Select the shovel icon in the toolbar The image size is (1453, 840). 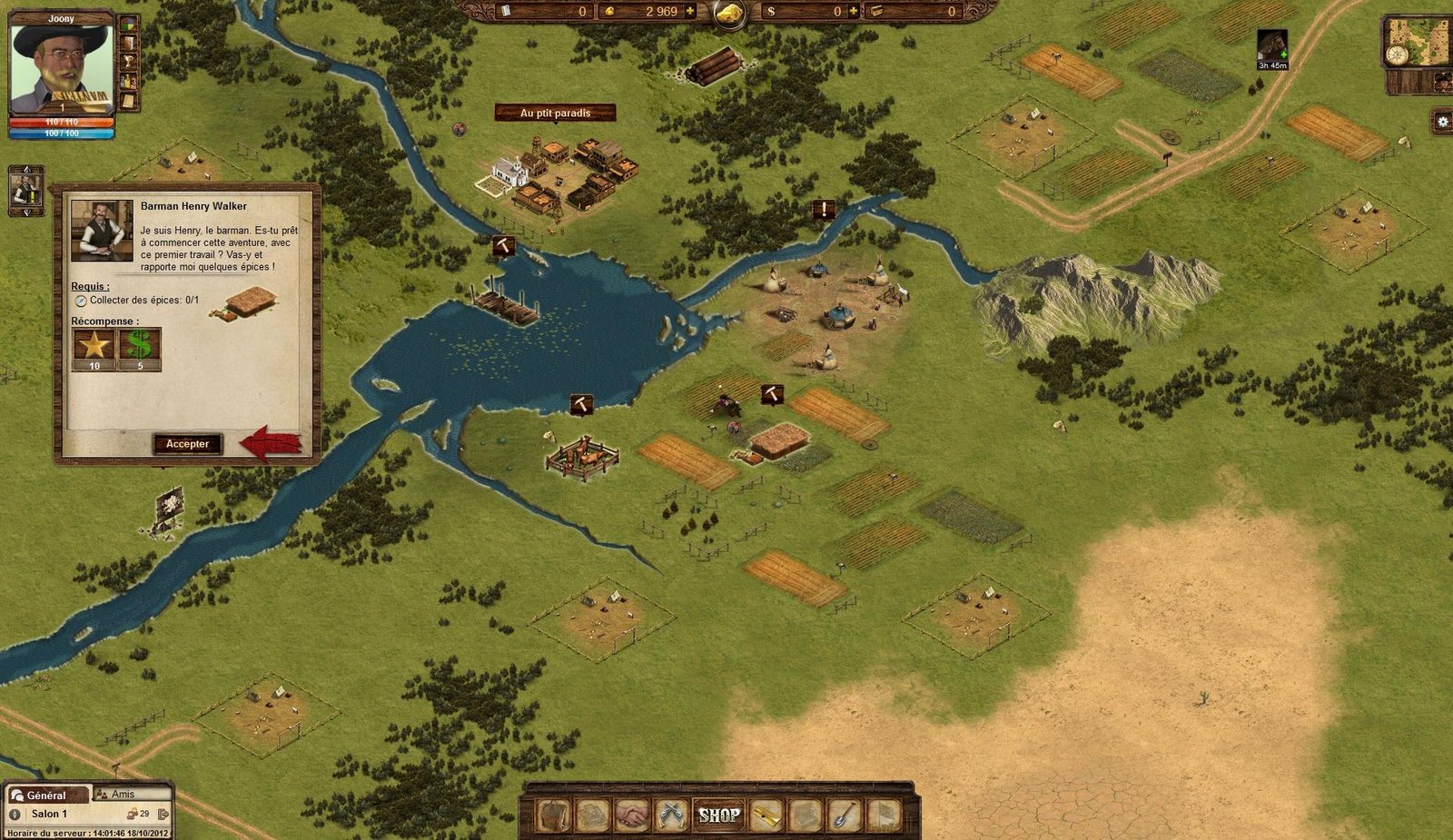845,815
